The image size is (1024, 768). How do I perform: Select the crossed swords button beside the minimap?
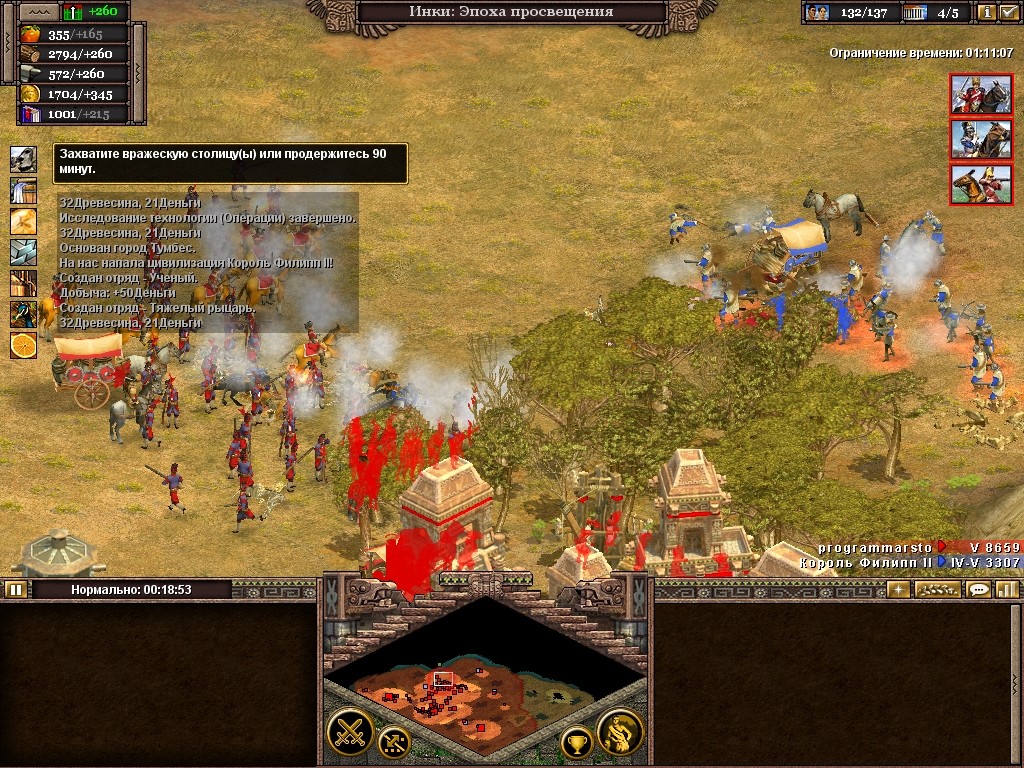(350, 731)
